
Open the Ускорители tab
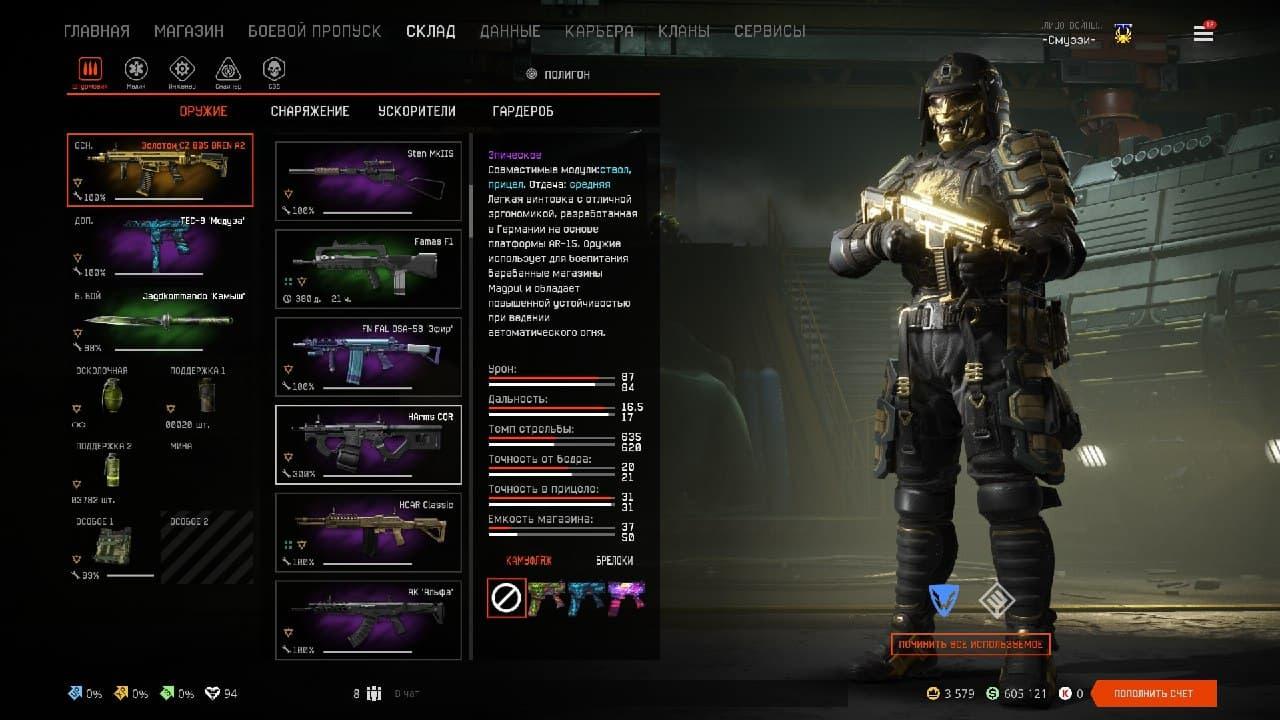click(417, 111)
